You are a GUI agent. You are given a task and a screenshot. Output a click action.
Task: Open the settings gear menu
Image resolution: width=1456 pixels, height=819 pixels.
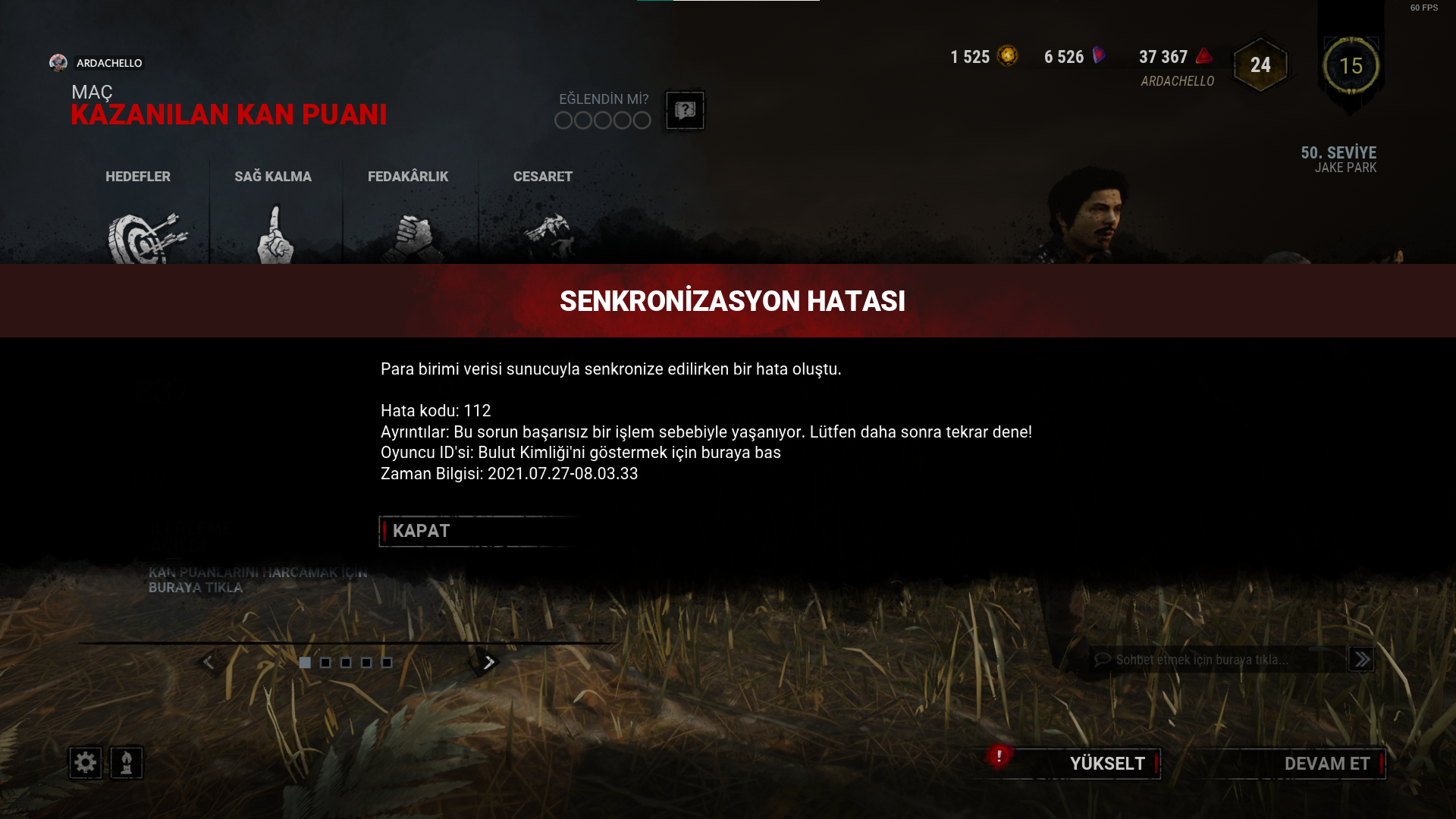point(85,763)
